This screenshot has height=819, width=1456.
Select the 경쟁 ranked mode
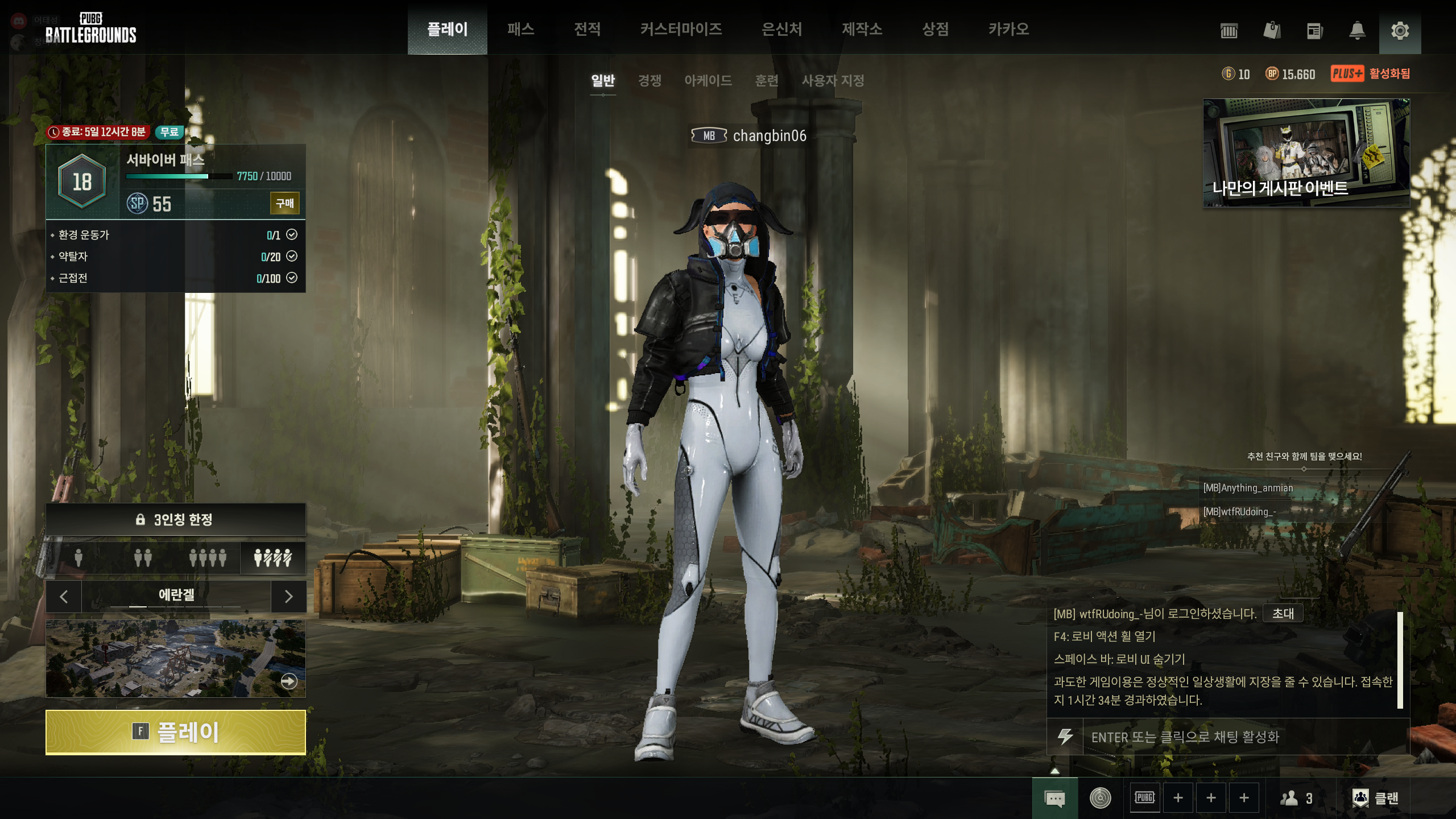click(x=650, y=81)
